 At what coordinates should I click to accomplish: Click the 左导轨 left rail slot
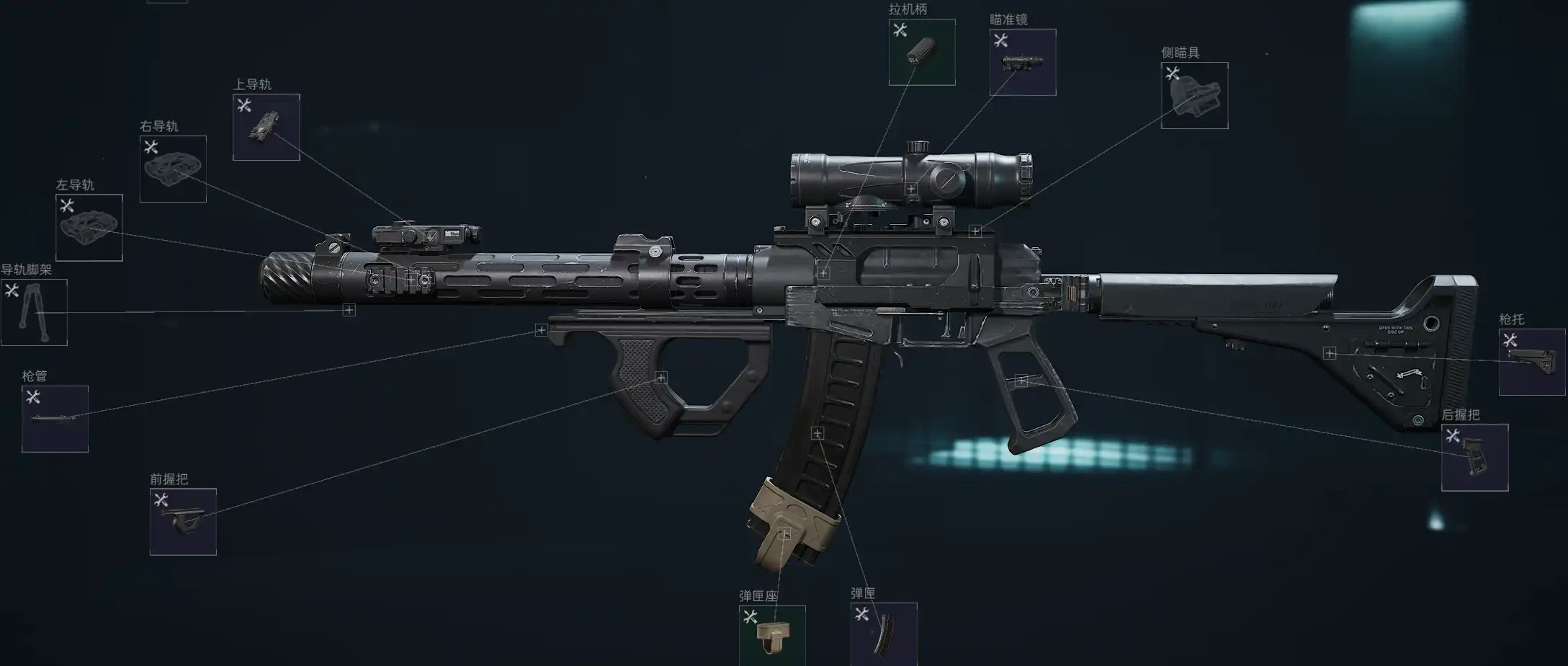tap(89, 227)
